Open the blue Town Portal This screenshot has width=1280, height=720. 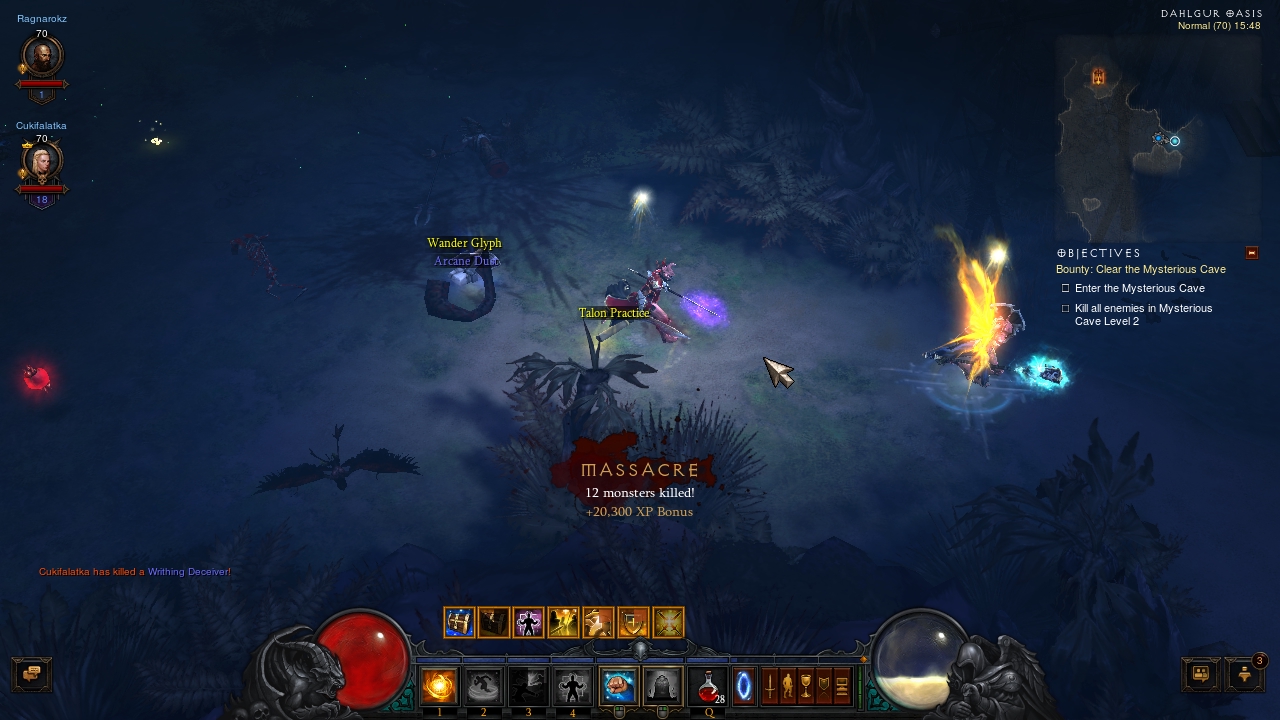click(x=744, y=686)
